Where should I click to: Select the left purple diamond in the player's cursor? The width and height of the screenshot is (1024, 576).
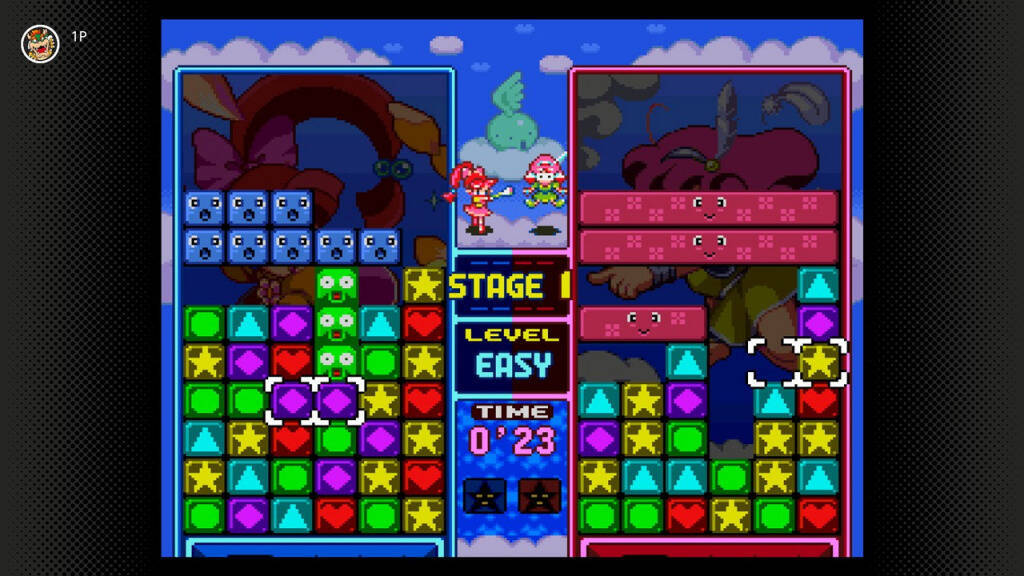(x=292, y=401)
